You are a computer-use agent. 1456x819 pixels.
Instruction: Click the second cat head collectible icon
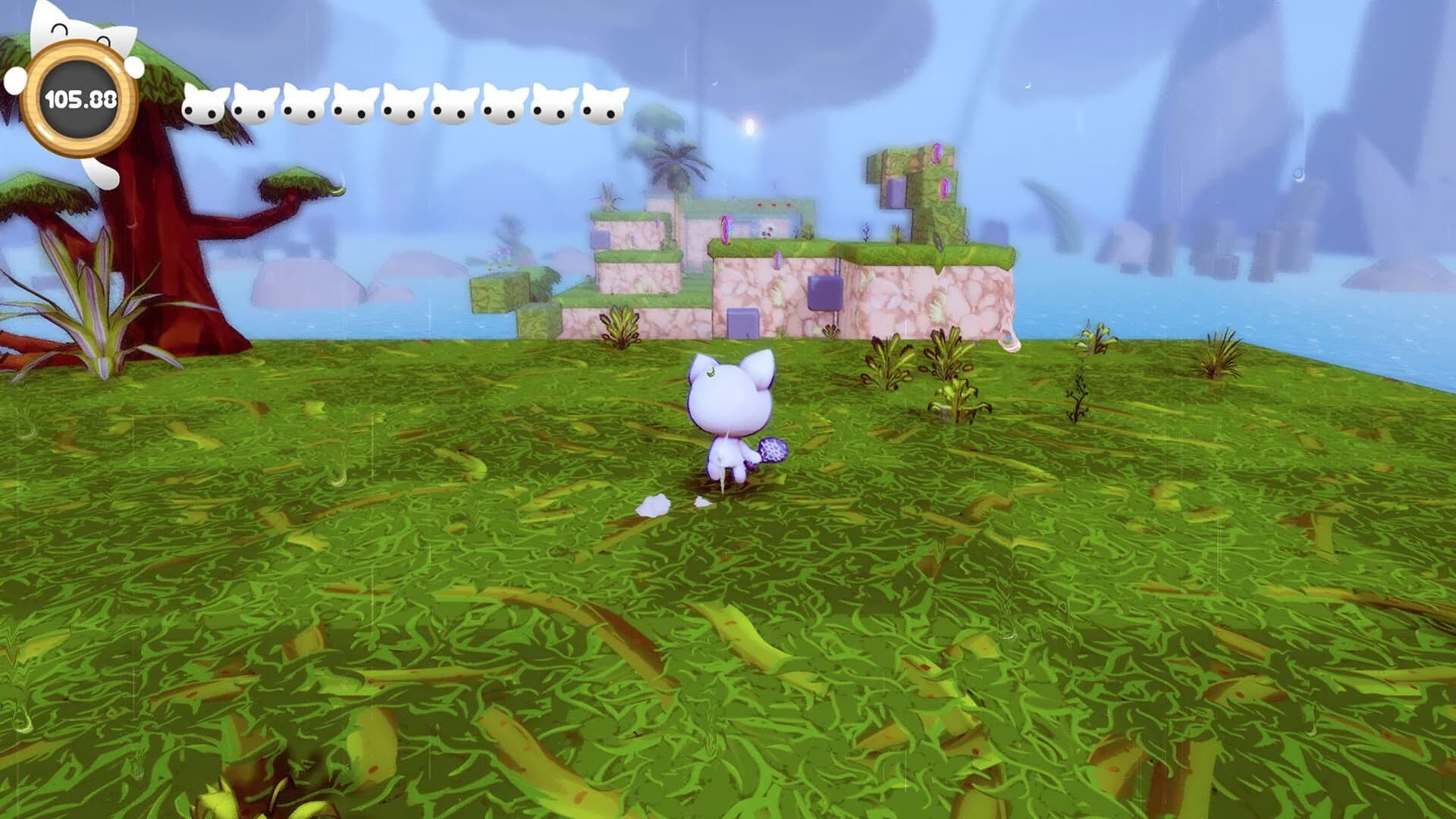point(251,102)
